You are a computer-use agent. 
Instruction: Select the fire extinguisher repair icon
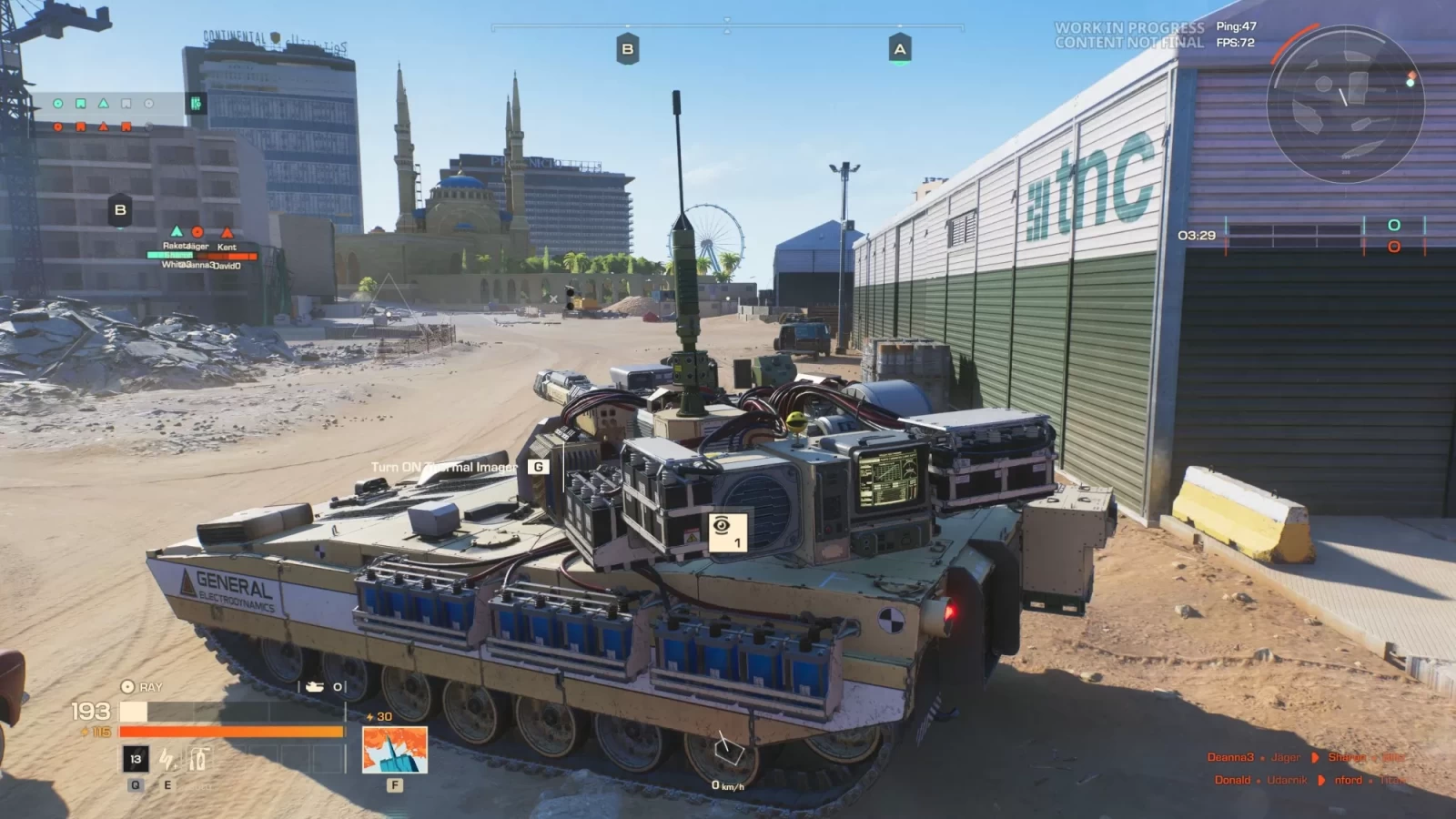pos(198,759)
